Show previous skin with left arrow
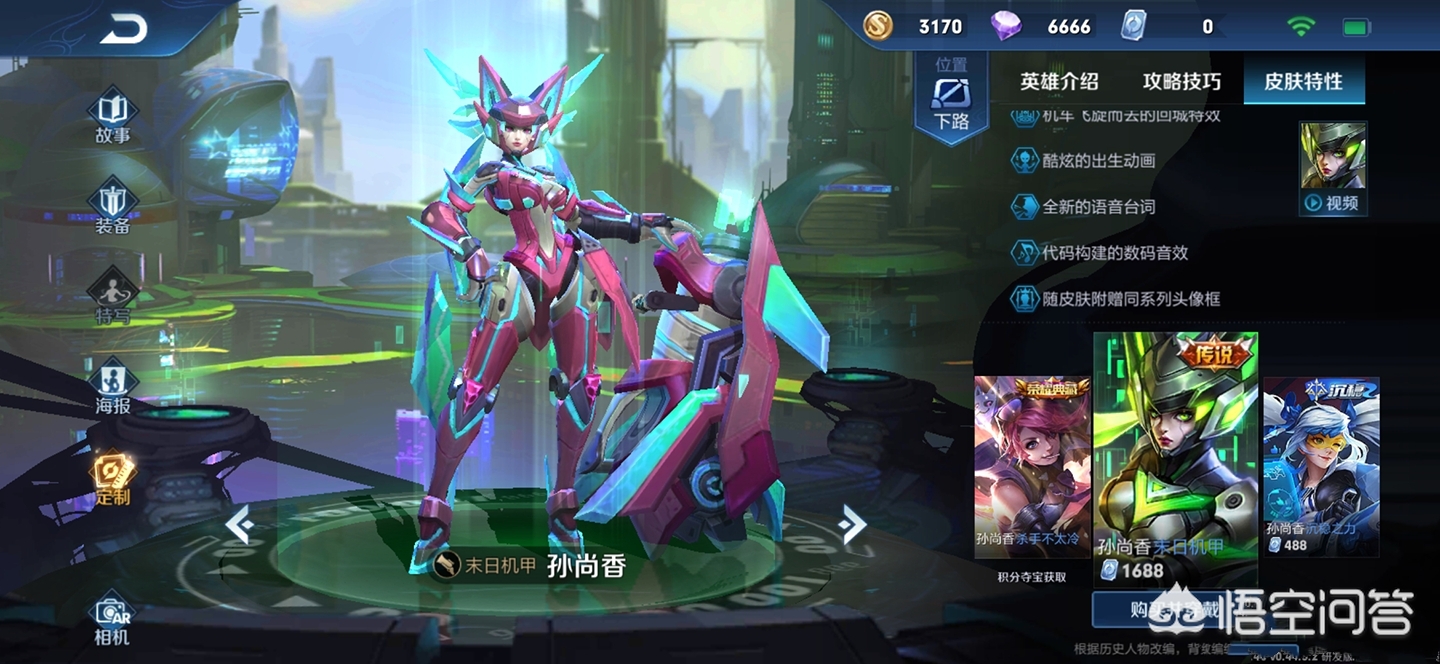Screen dimensions: 1440x664 (238, 523)
